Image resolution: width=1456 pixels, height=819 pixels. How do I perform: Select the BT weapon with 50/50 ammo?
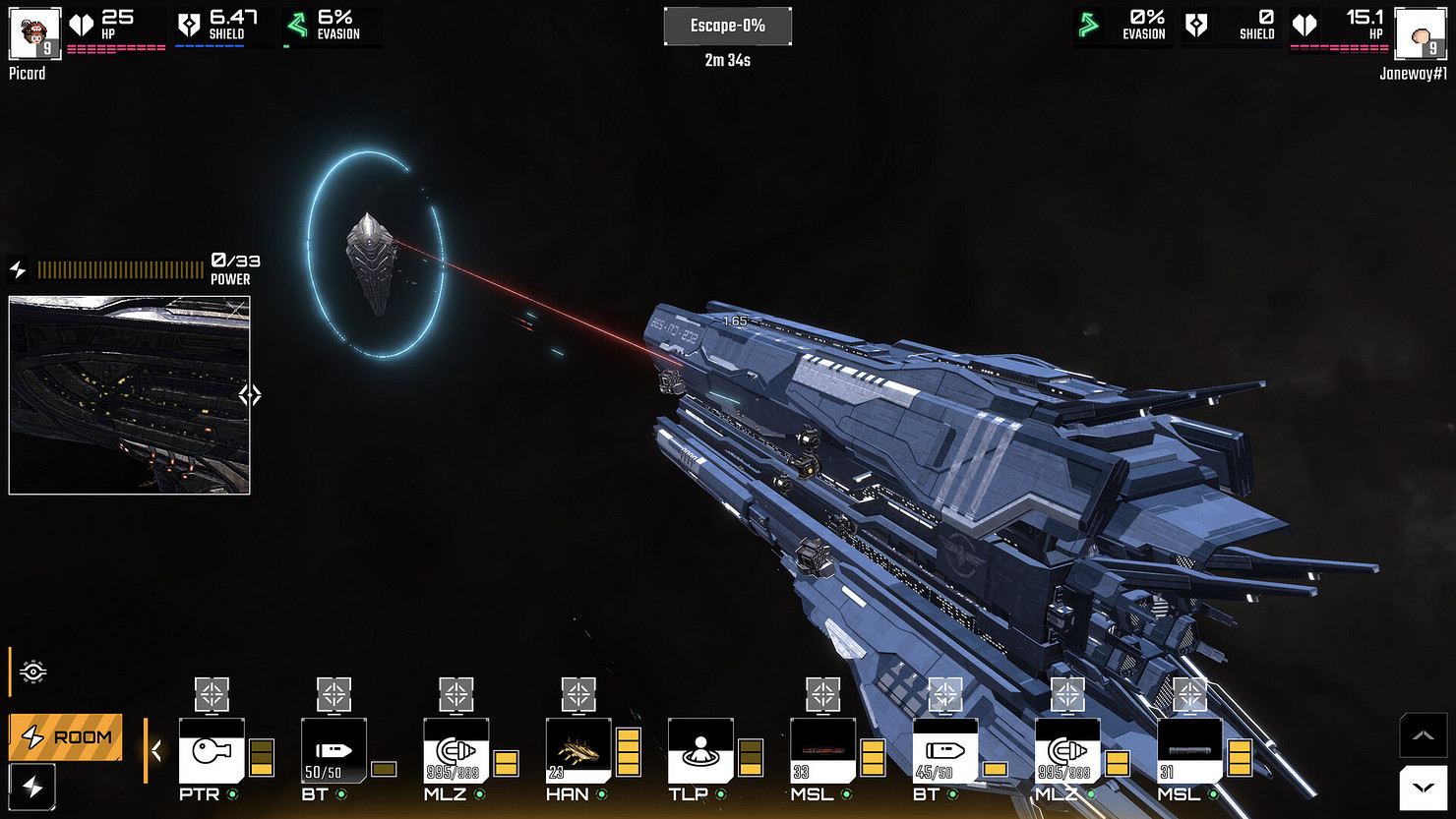click(334, 750)
